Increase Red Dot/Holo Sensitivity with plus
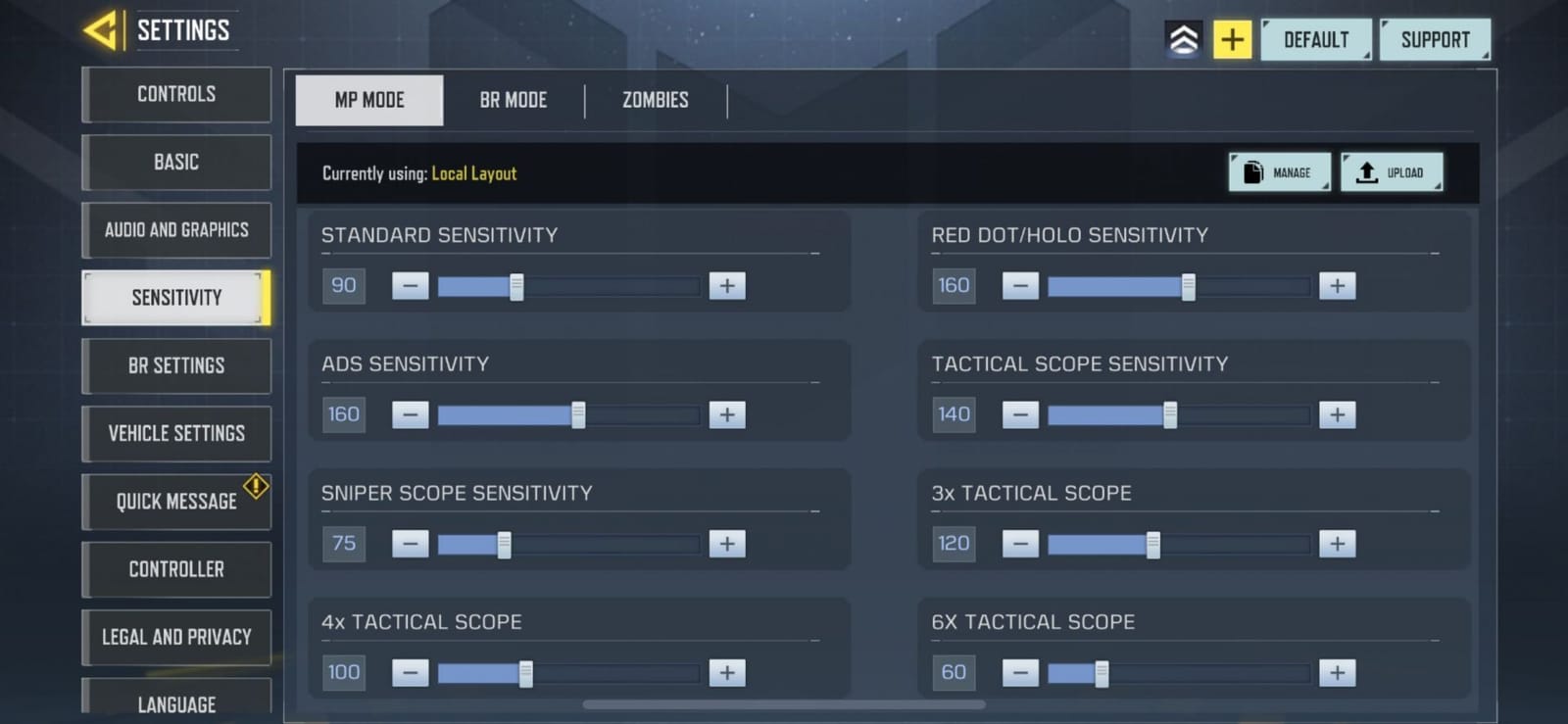This screenshot has height=724, width=1568. pos(1336,285)
